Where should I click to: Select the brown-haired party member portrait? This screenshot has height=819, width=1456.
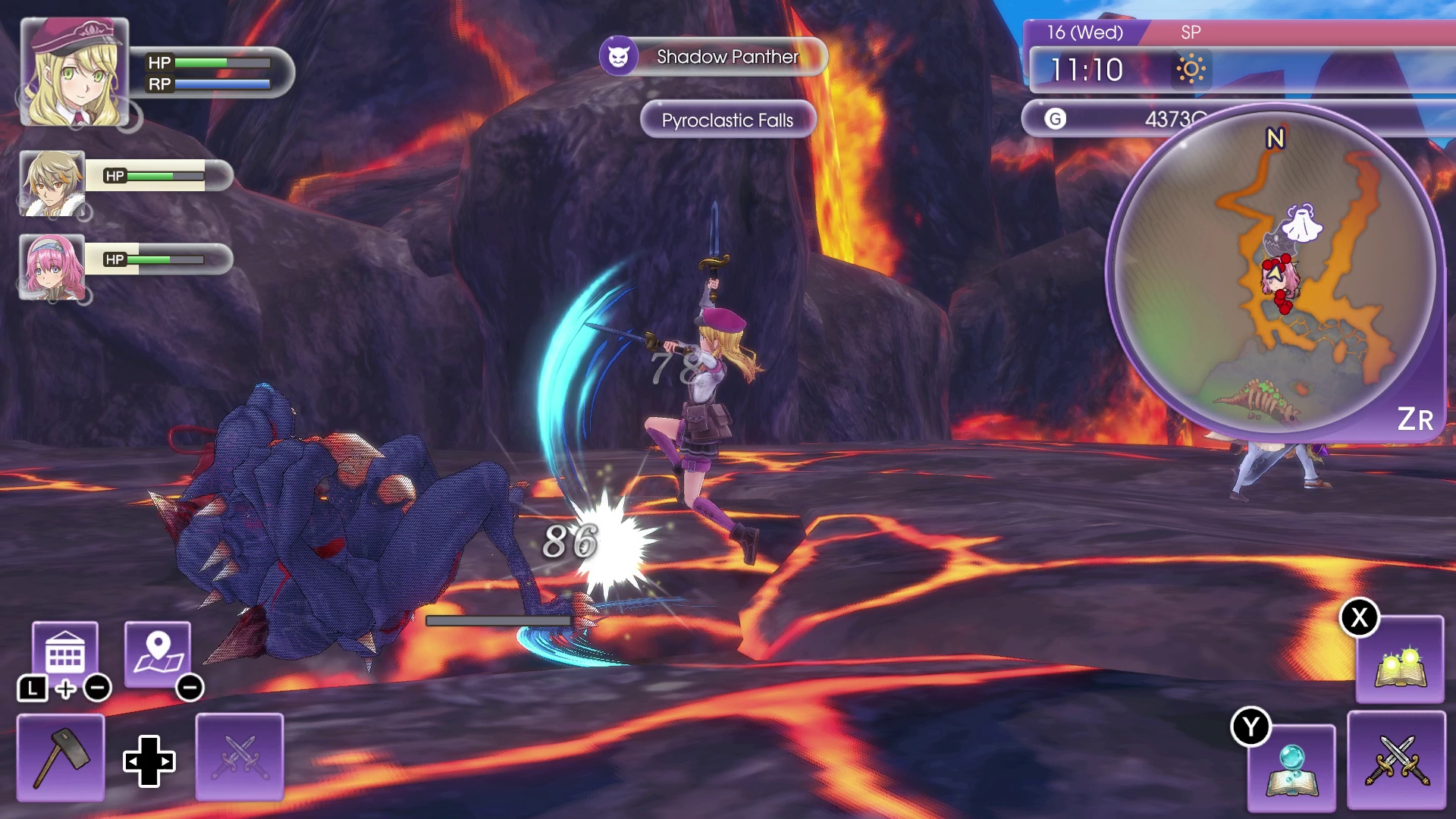click(52, 183)
